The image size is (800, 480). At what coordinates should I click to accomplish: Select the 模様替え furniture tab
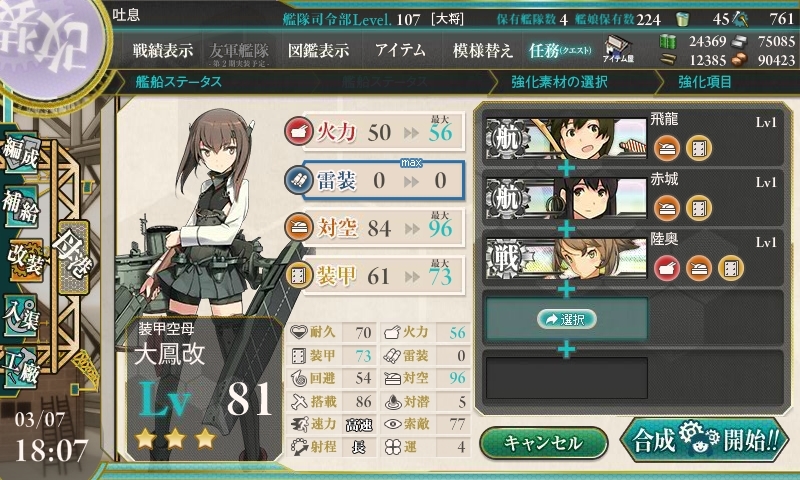click(x=482, y=50)
